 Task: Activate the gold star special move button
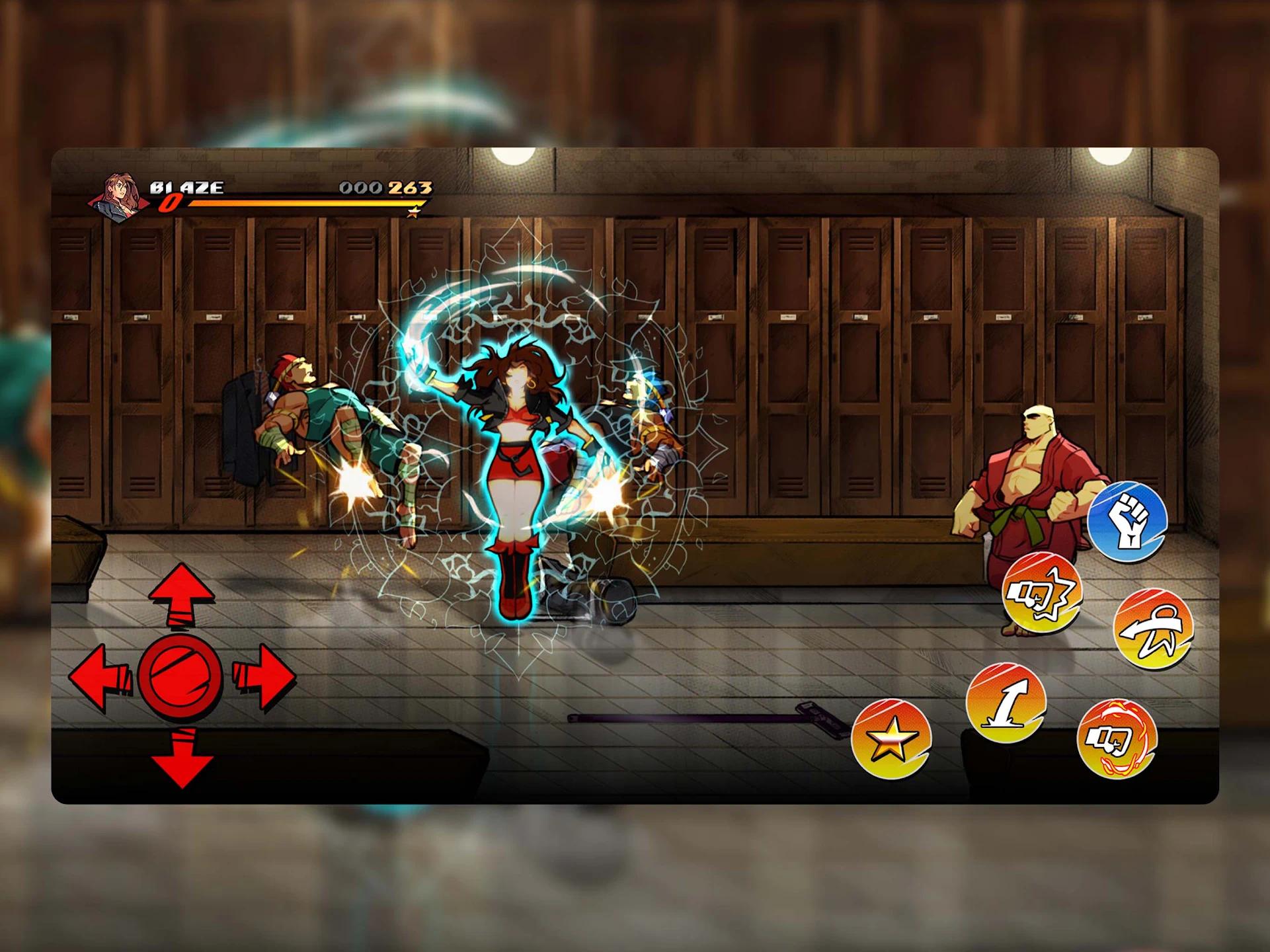click(891, 738)
